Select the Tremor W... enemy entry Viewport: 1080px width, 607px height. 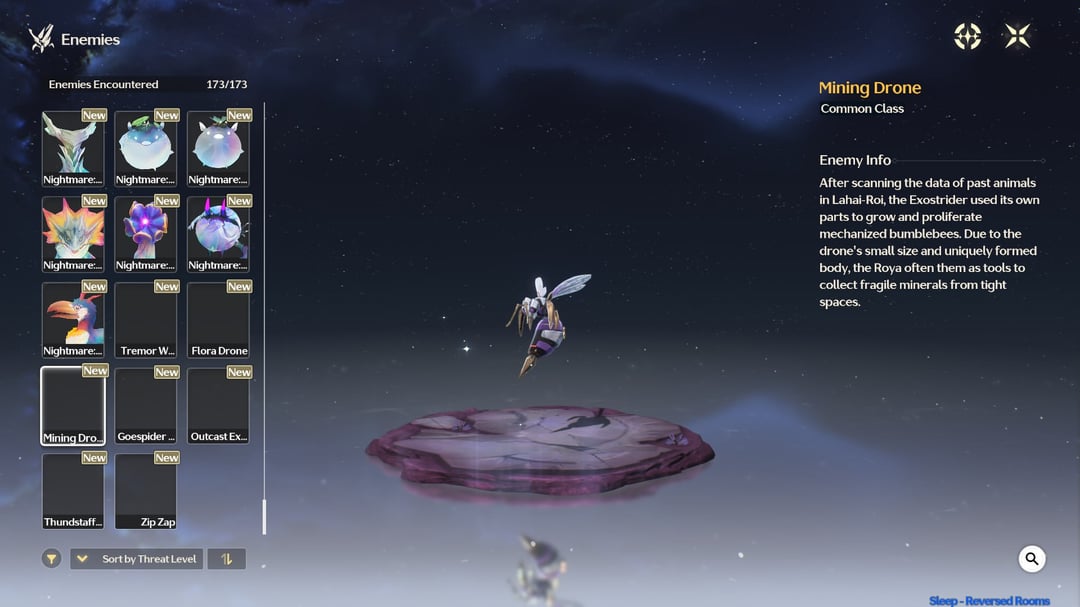click(x=146, y=320)
